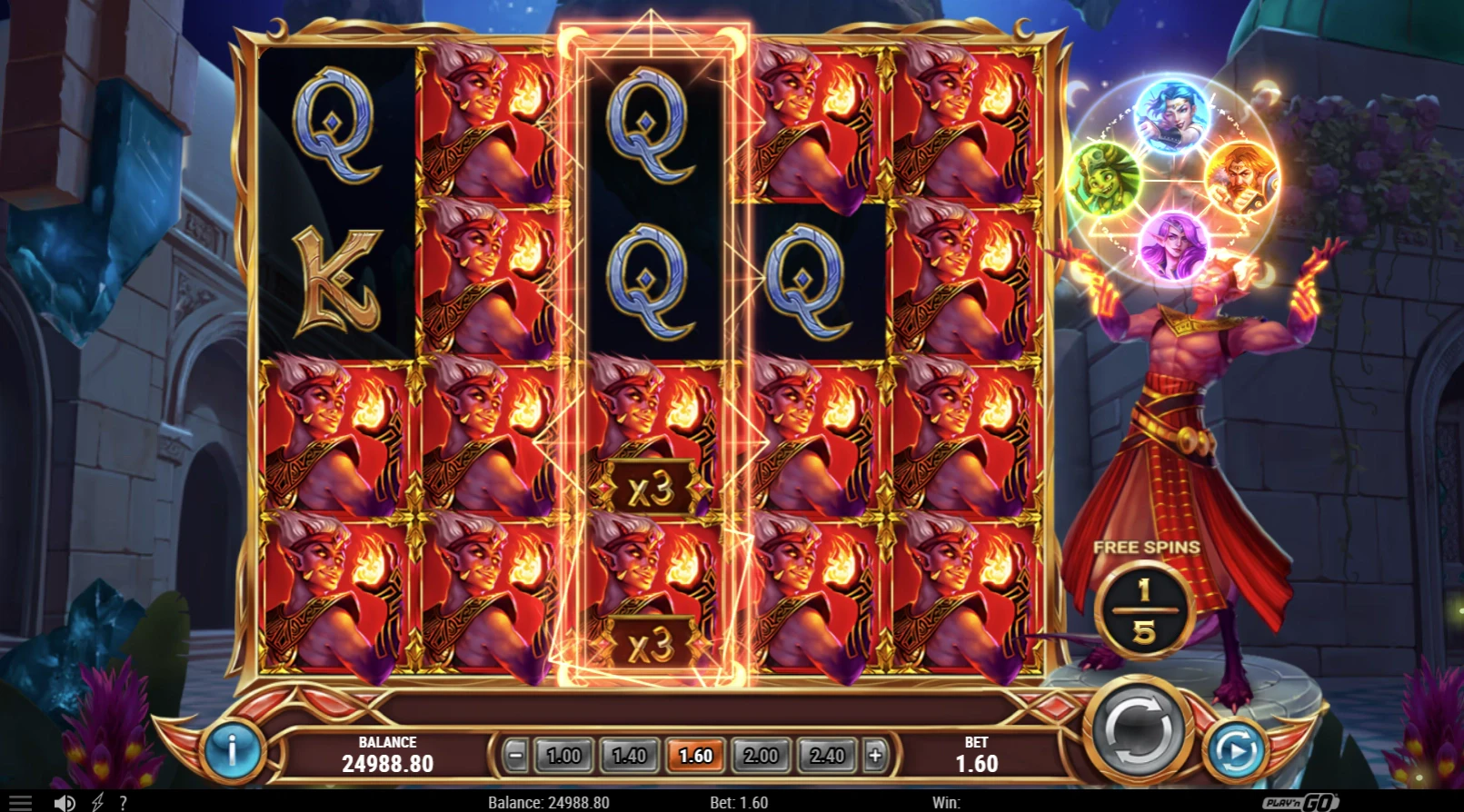Toggle fast play with the lightning icon

click(x=97, y=803)
